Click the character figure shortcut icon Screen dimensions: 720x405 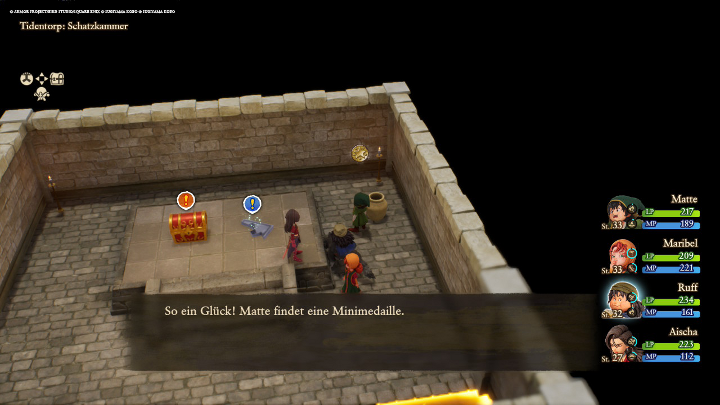pyautogui.click(x=42, y=94)
